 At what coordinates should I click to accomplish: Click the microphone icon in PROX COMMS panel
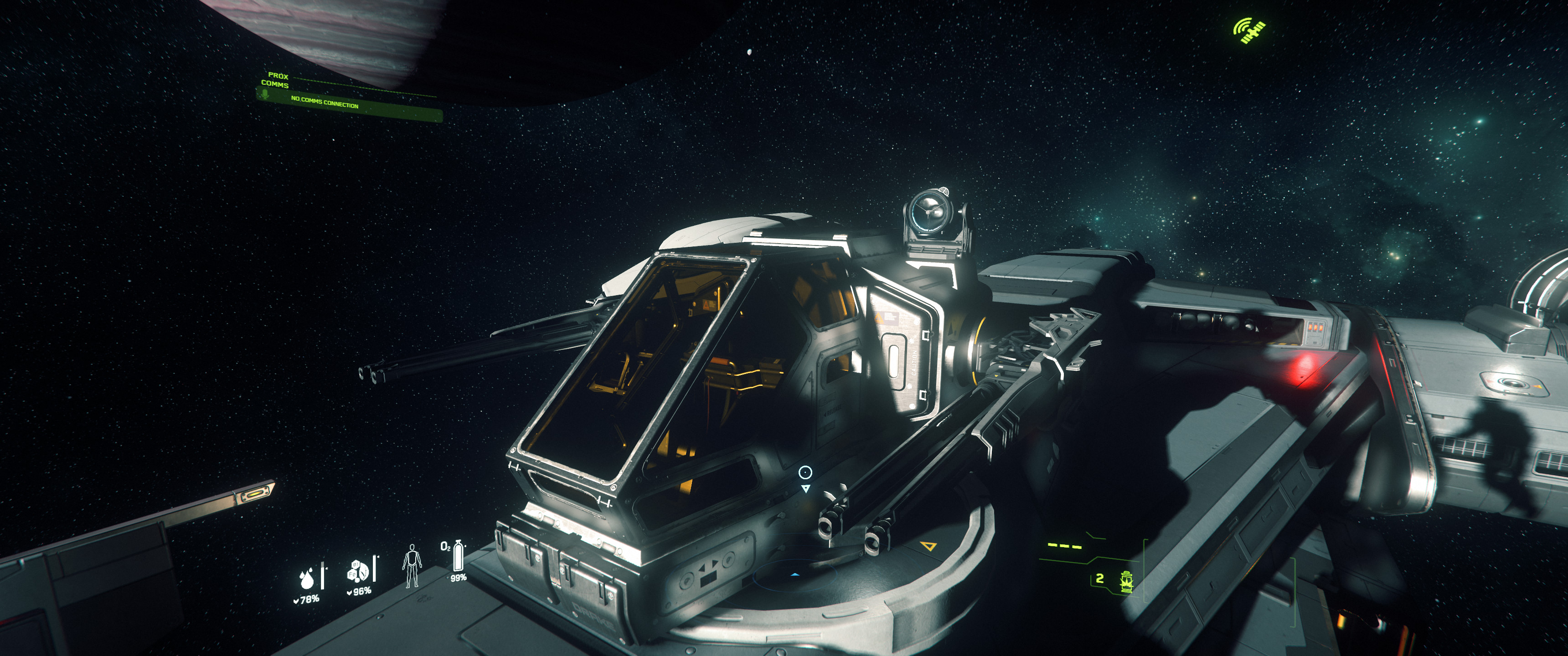click(x=264, y=95)
